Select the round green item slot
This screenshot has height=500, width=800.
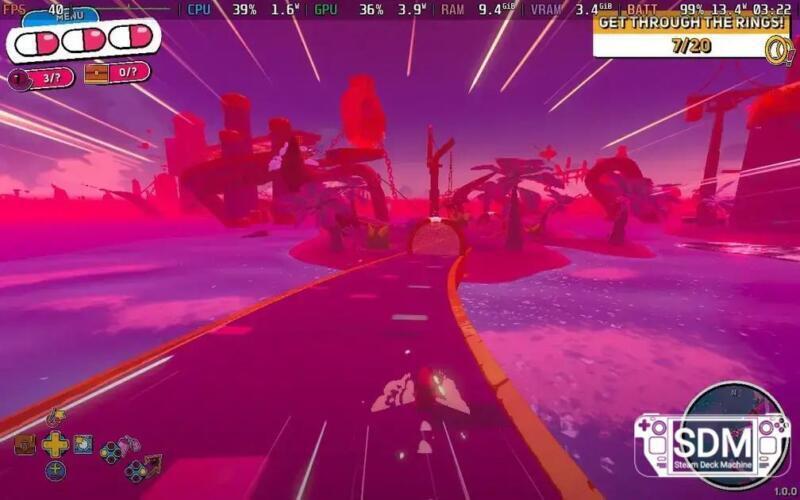coord(55,470)
